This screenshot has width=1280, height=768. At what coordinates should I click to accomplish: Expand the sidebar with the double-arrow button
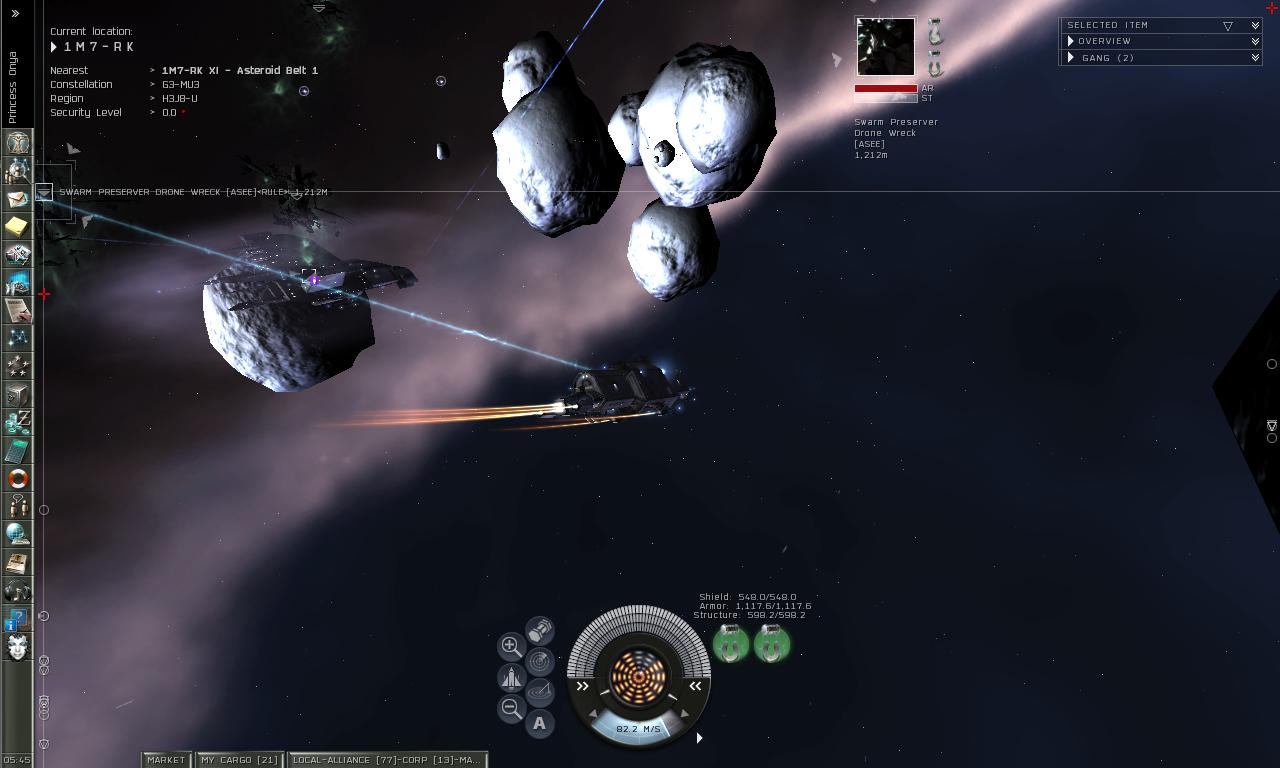(x=15, y=14)
